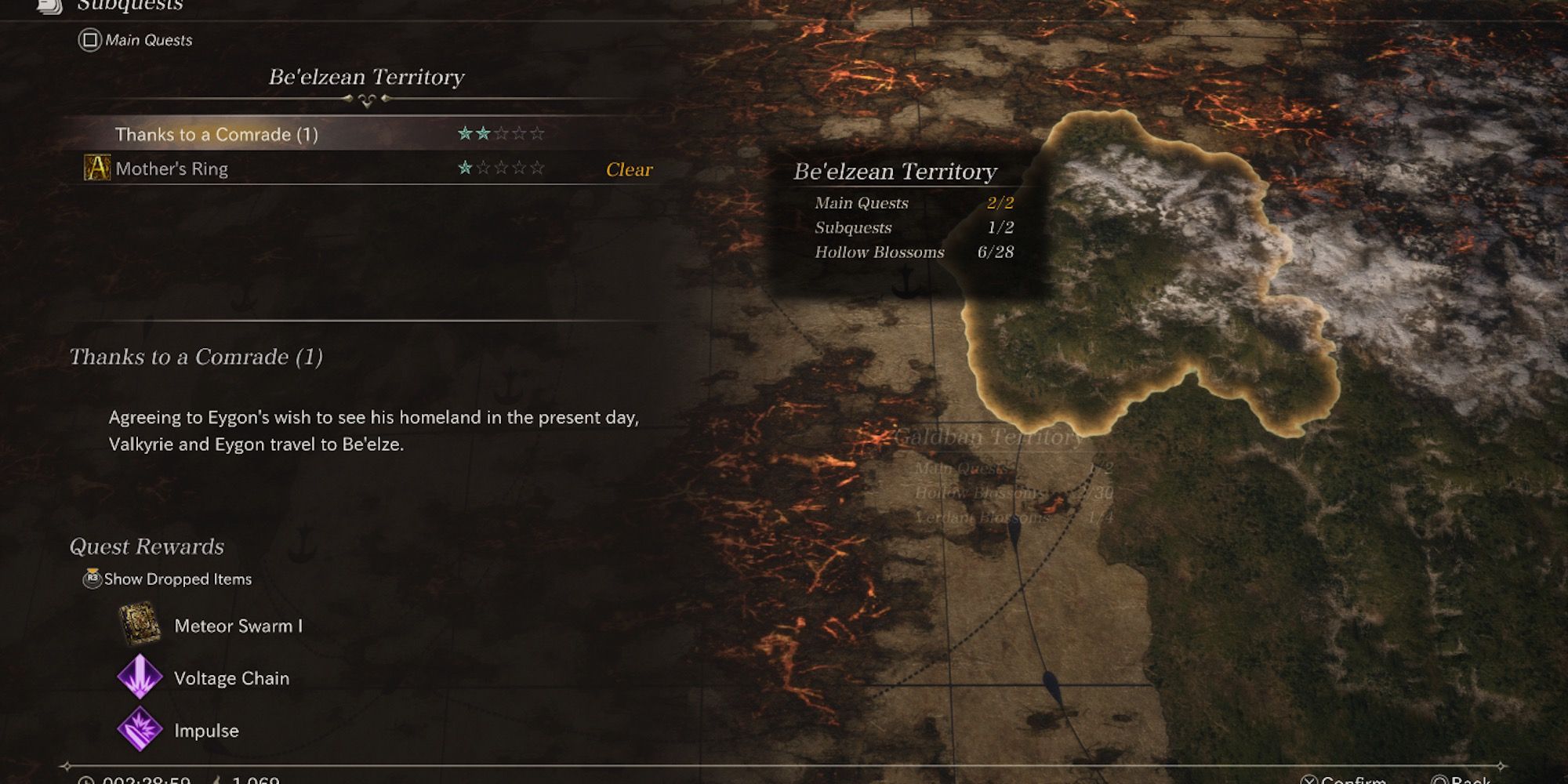The width and height of the screenshot is (1568, 784).
Task: Select the Impulse skill icon
Action: point(138,730)
